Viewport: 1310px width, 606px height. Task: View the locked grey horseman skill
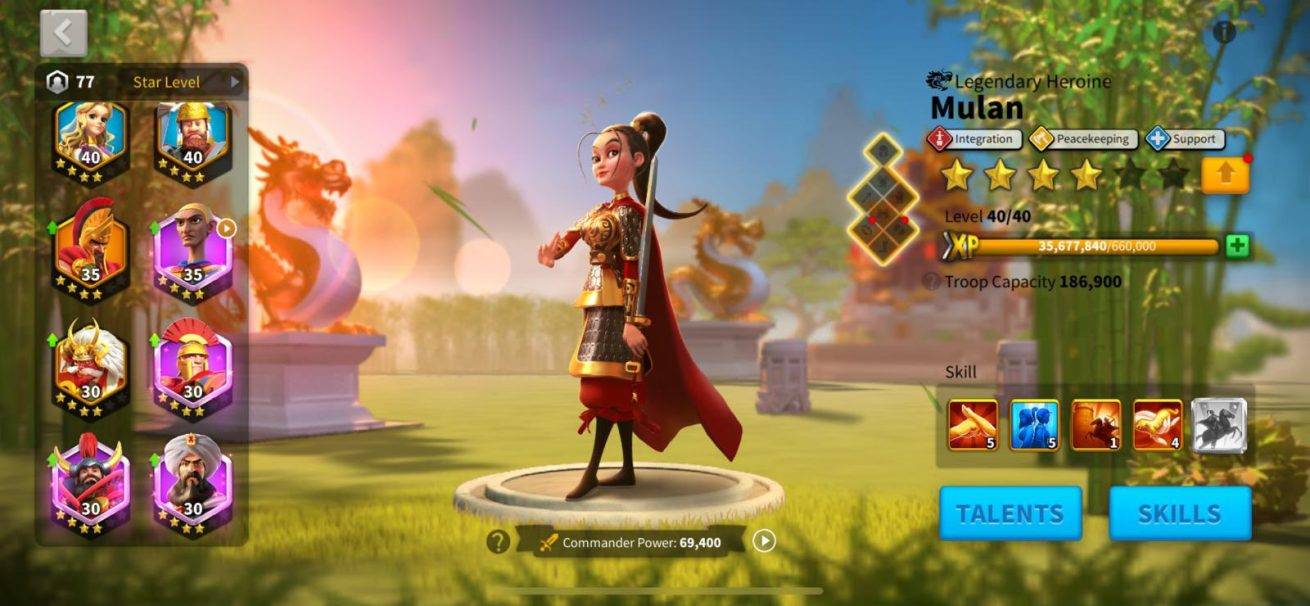tap(1219, 425)
